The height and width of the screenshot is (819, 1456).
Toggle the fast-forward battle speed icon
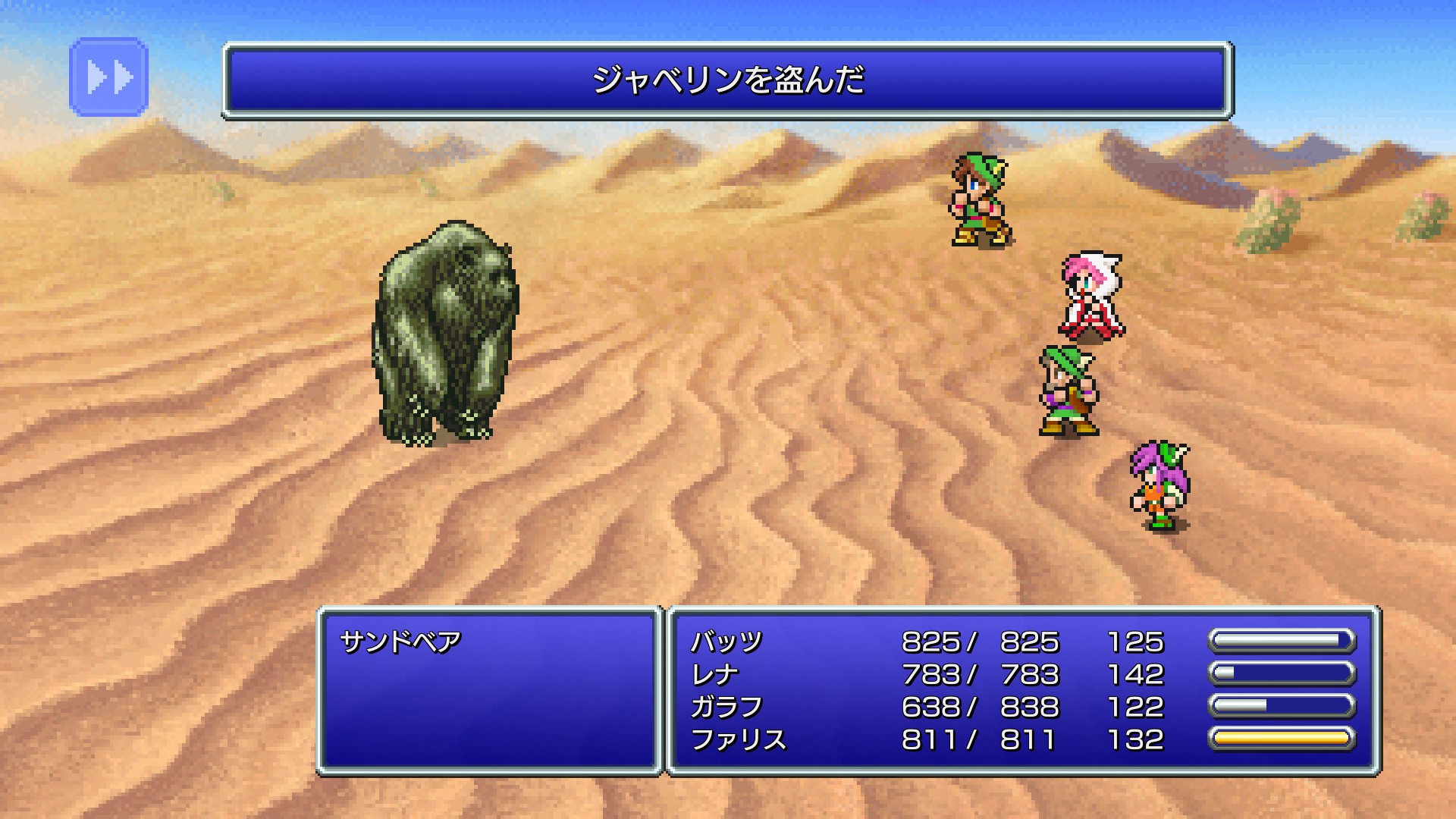(107, 77)
